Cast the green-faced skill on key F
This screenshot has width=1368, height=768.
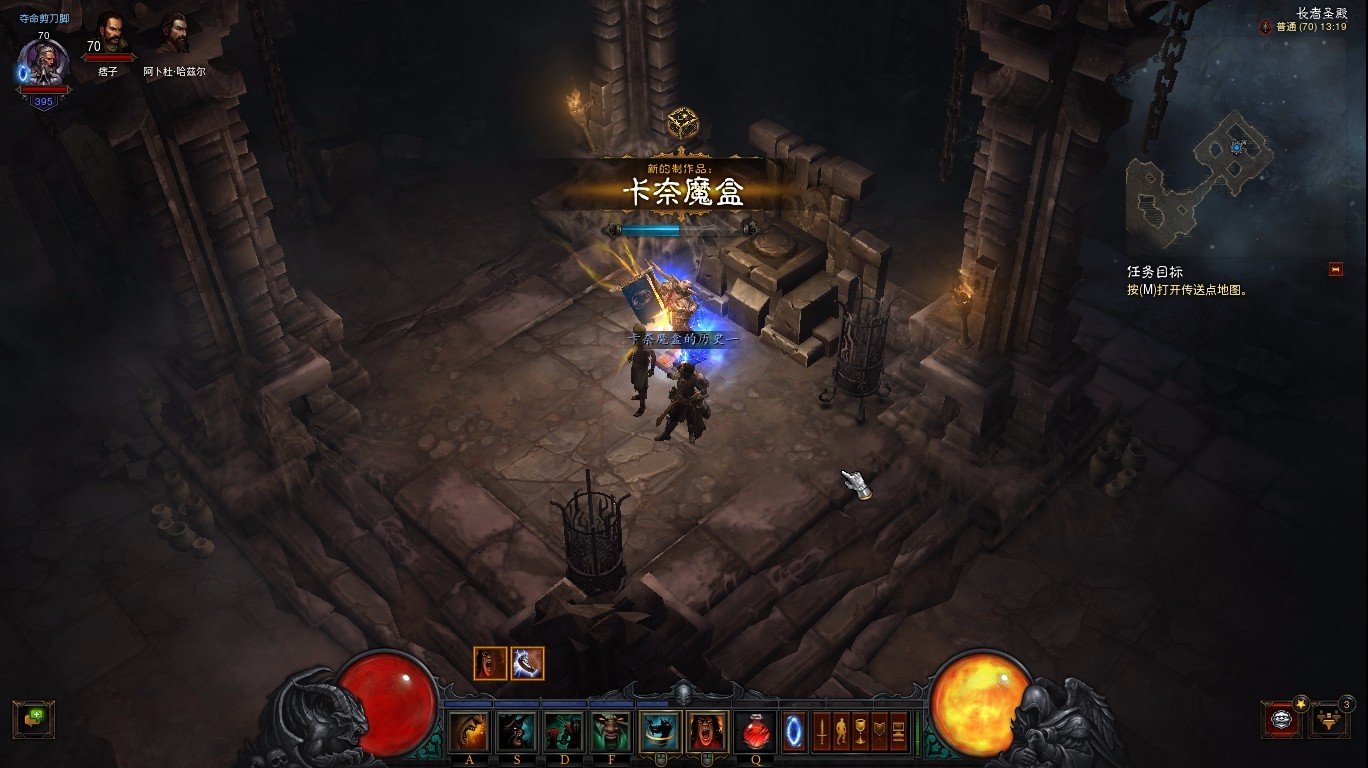[611, 732]
